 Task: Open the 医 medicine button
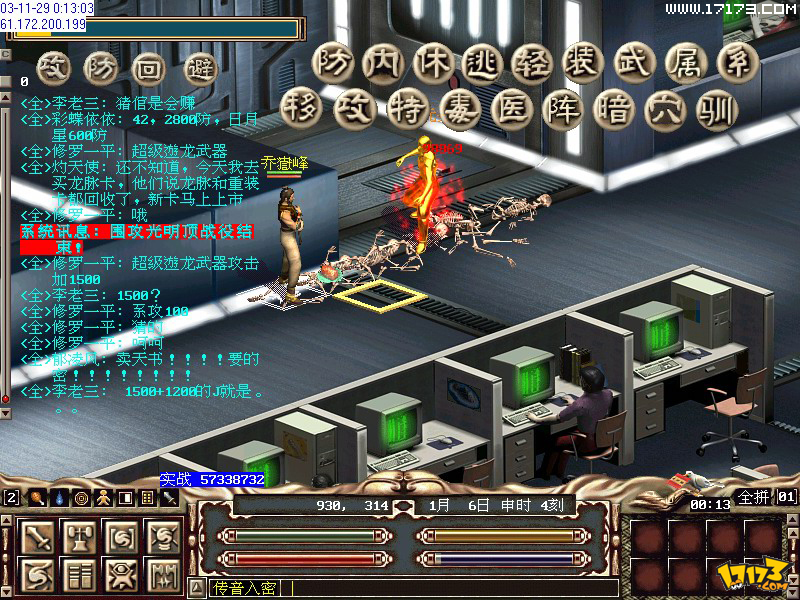(x=510, y=108)
